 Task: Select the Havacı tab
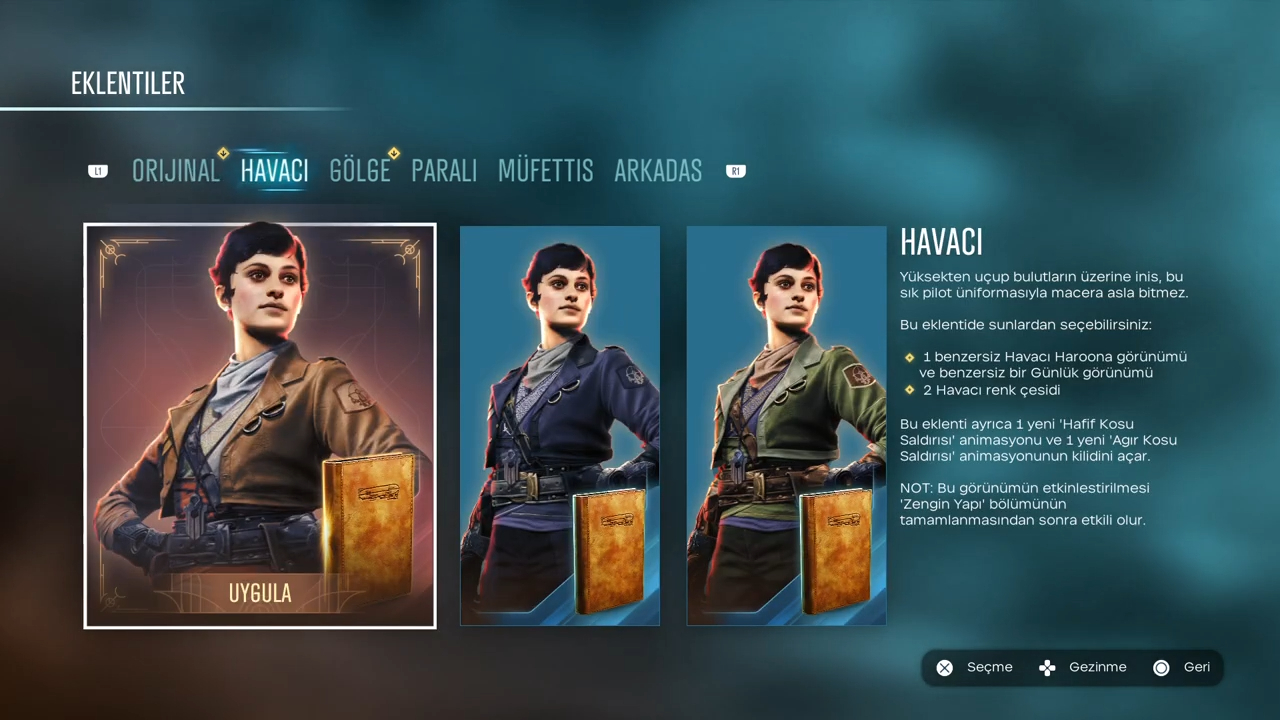click(274, 171)
